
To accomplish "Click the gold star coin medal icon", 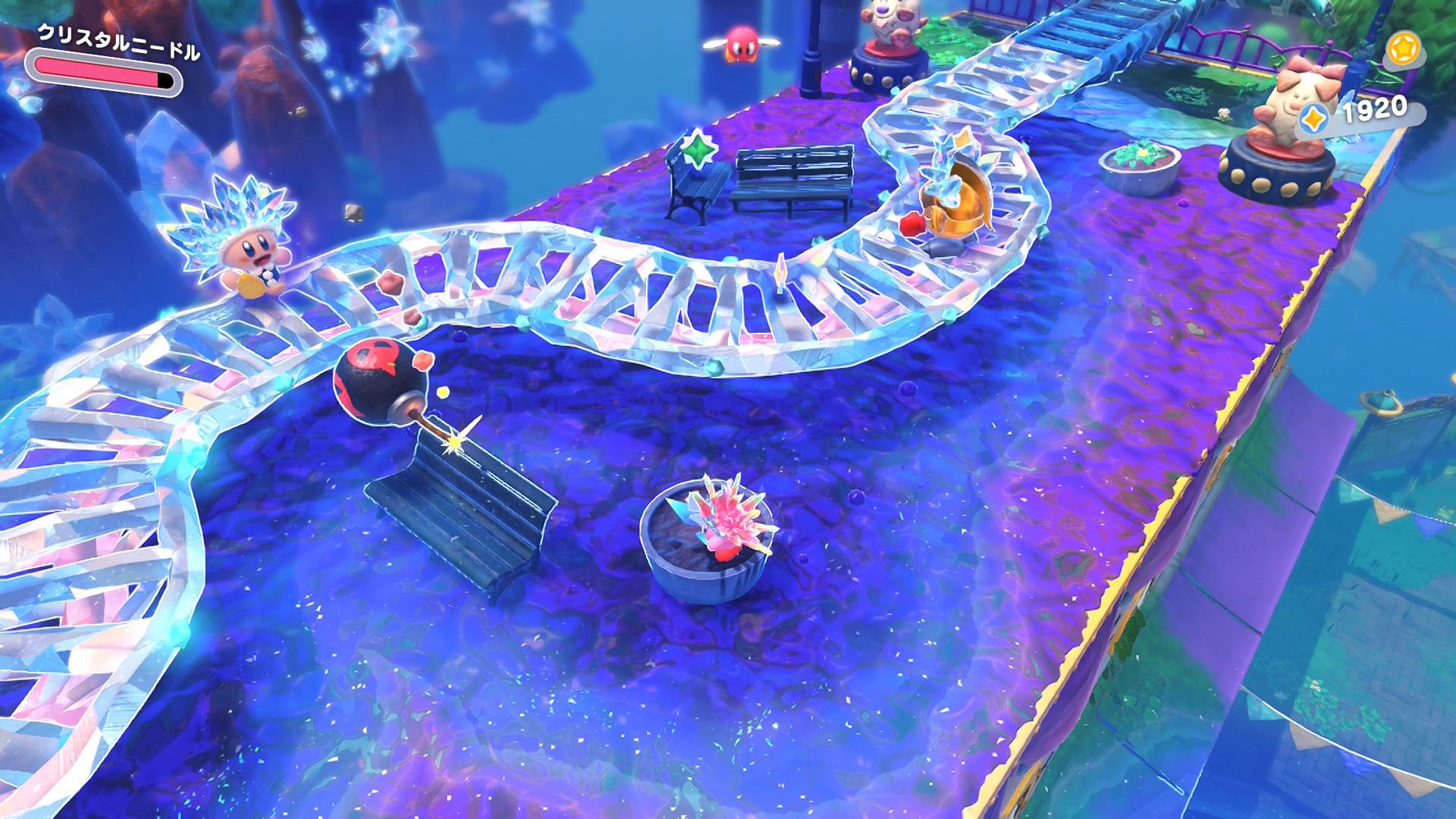I will 1403,49.
